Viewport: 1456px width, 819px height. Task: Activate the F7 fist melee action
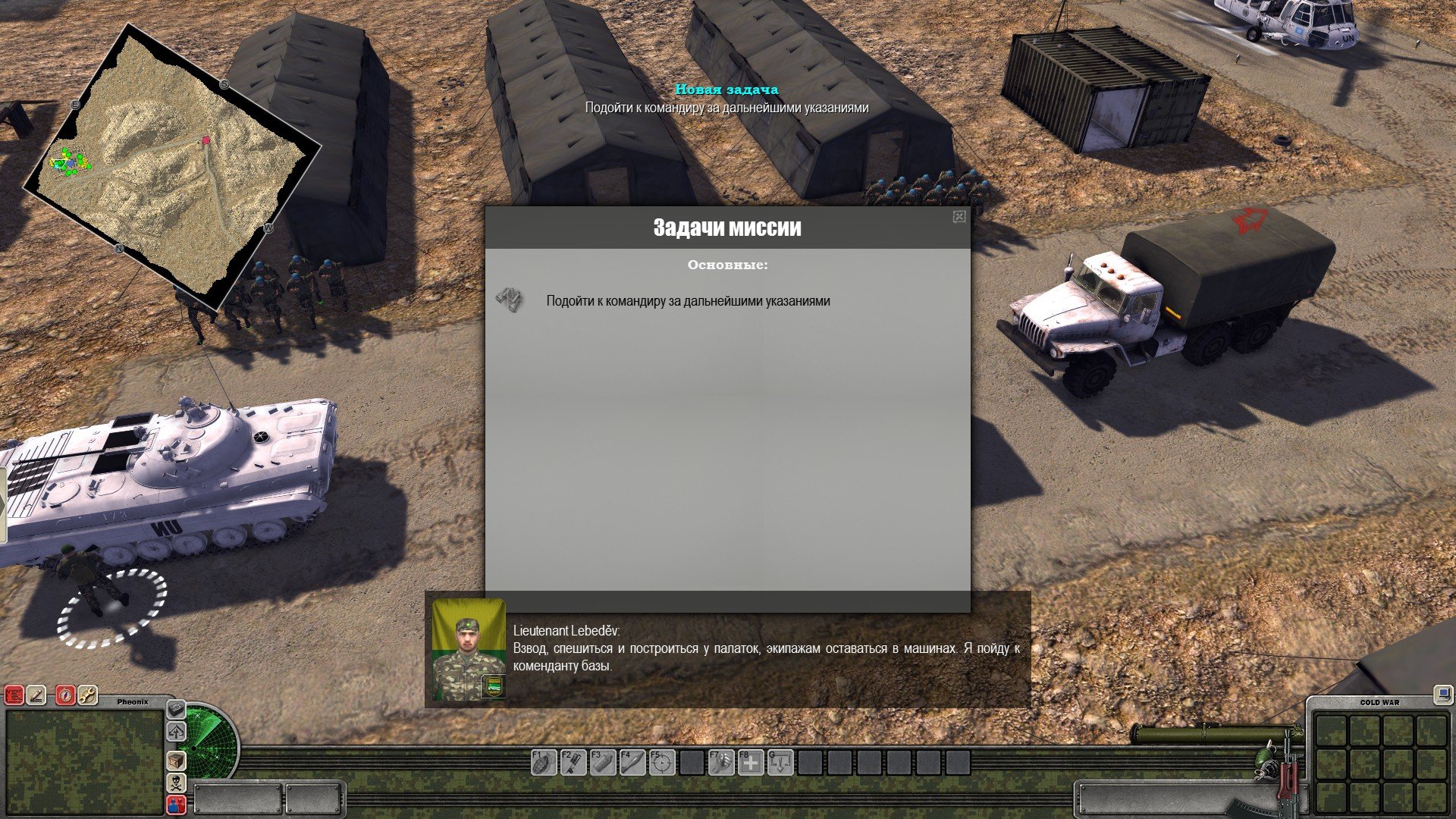pos(720,762)
